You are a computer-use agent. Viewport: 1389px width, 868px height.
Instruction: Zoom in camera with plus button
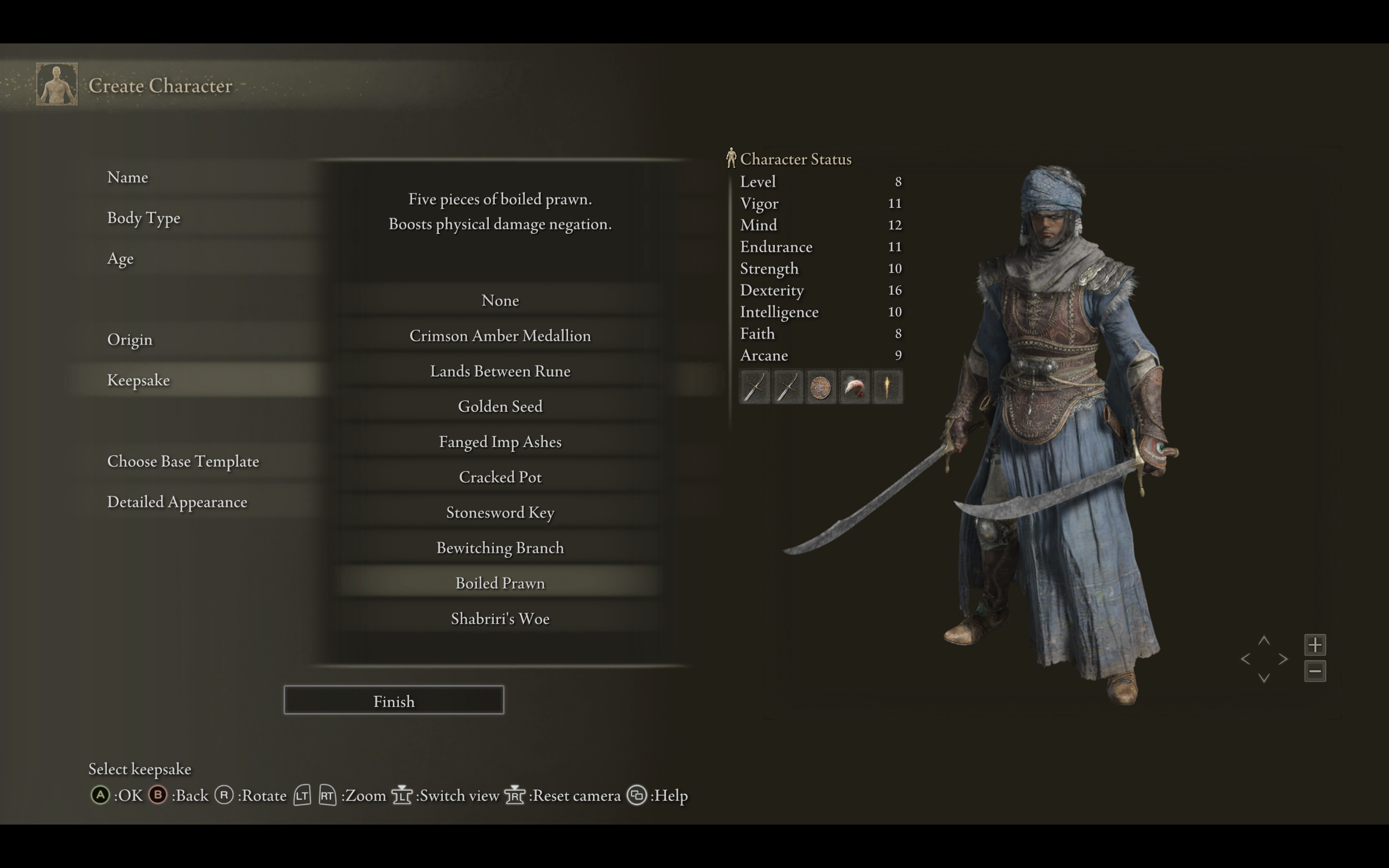pos(1315,644)
